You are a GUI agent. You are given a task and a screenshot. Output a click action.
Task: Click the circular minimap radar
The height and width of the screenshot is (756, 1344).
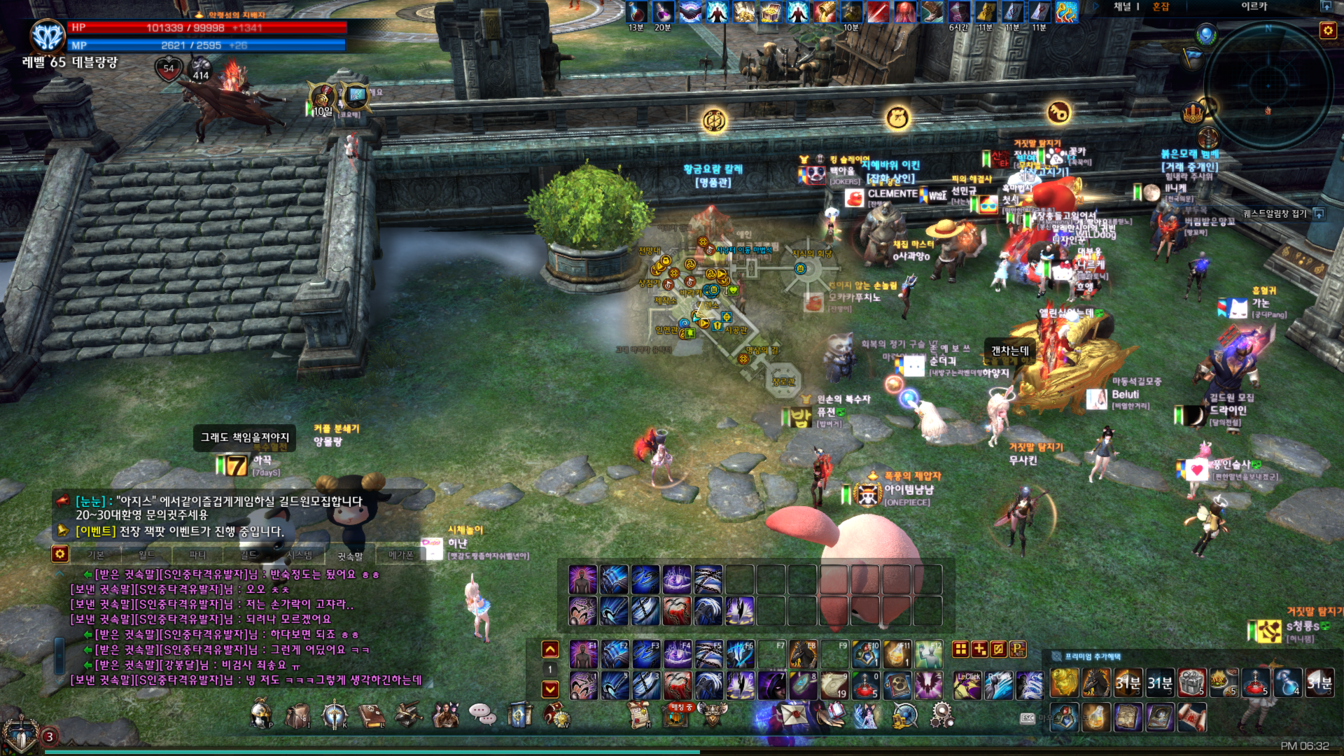pos(1268,84)
